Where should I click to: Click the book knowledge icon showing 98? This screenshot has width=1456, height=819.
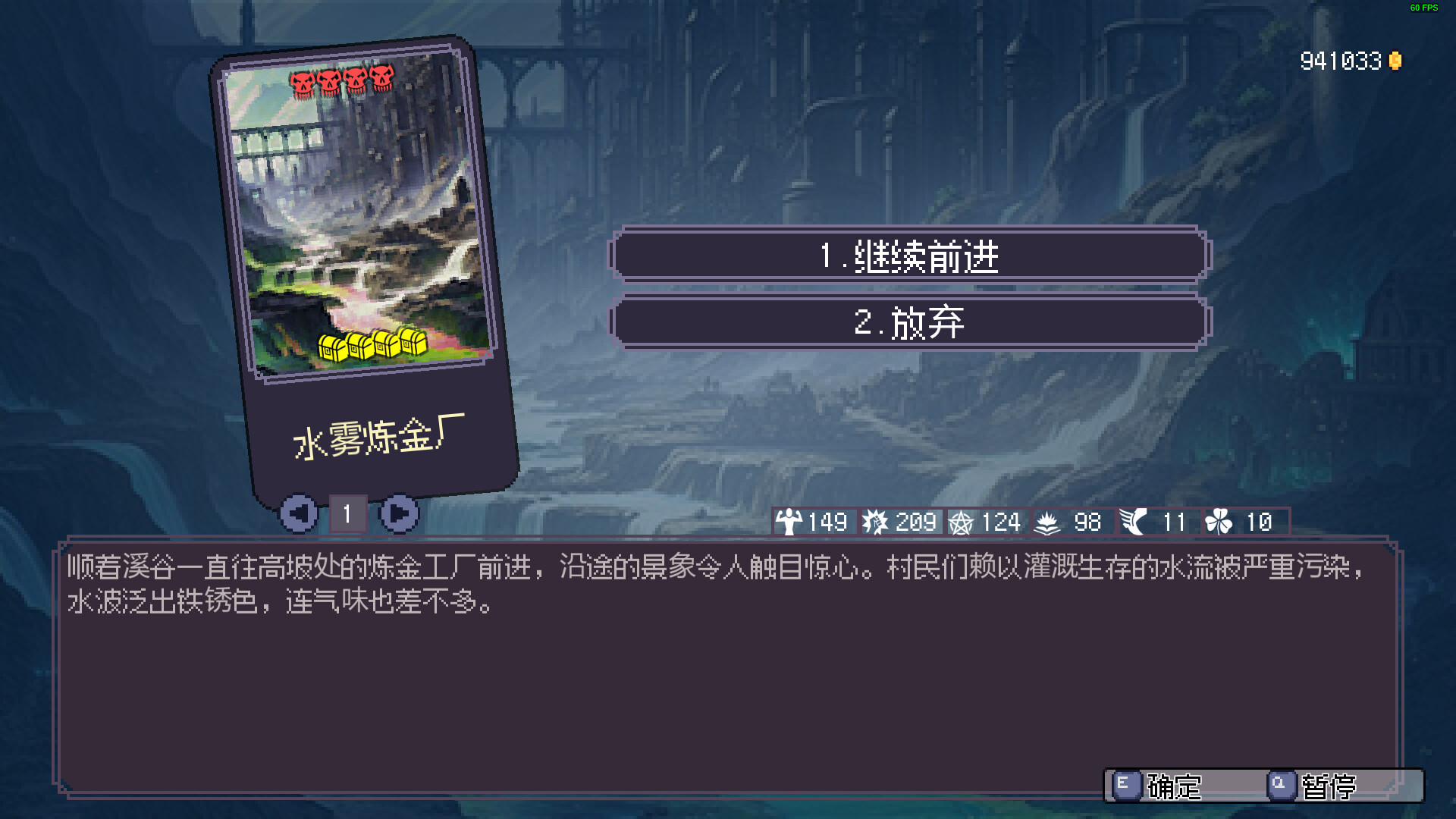(1048, 522)
